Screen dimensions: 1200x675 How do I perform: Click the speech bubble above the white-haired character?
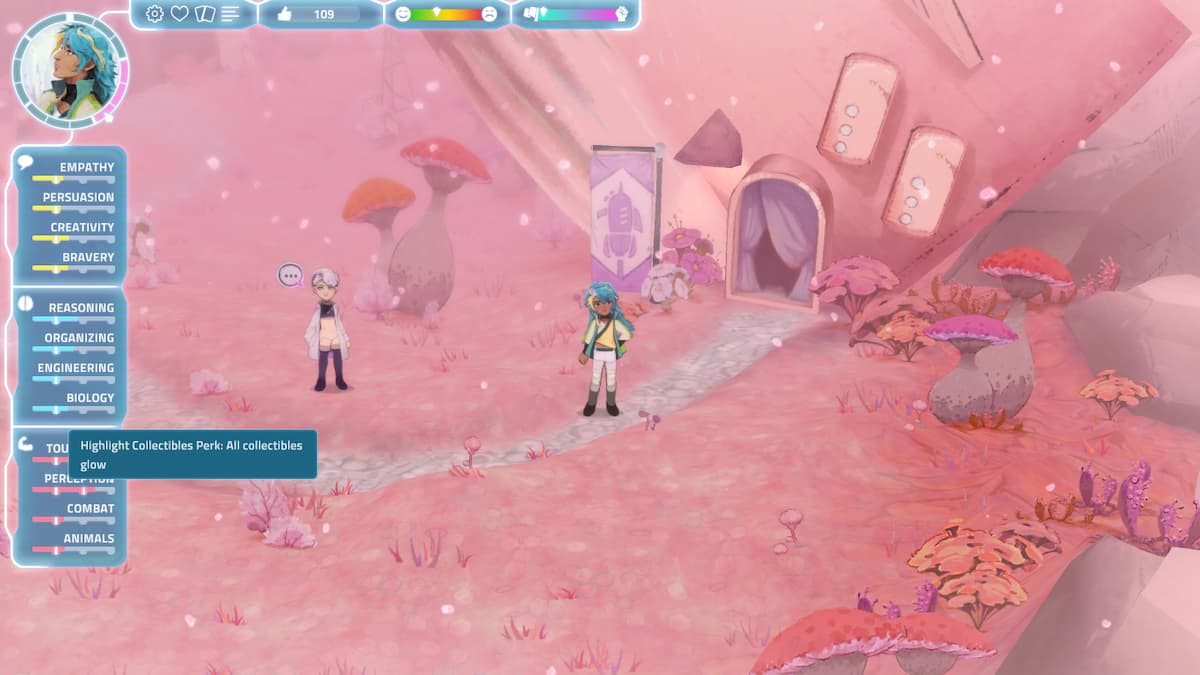tap(290, 275)
